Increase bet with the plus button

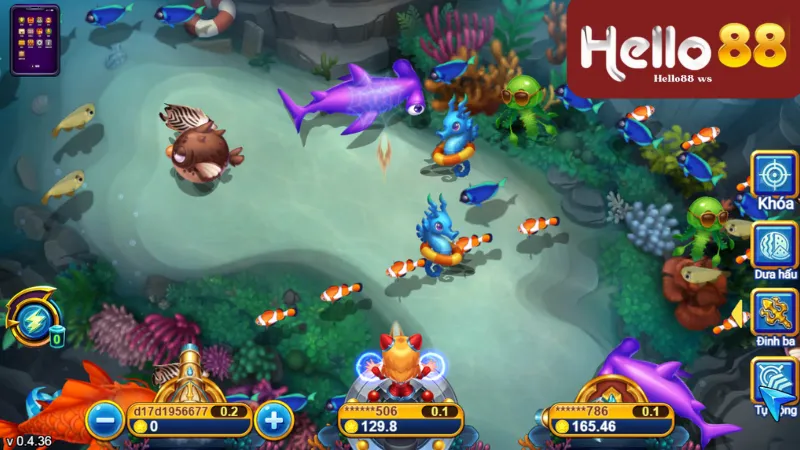271,419
